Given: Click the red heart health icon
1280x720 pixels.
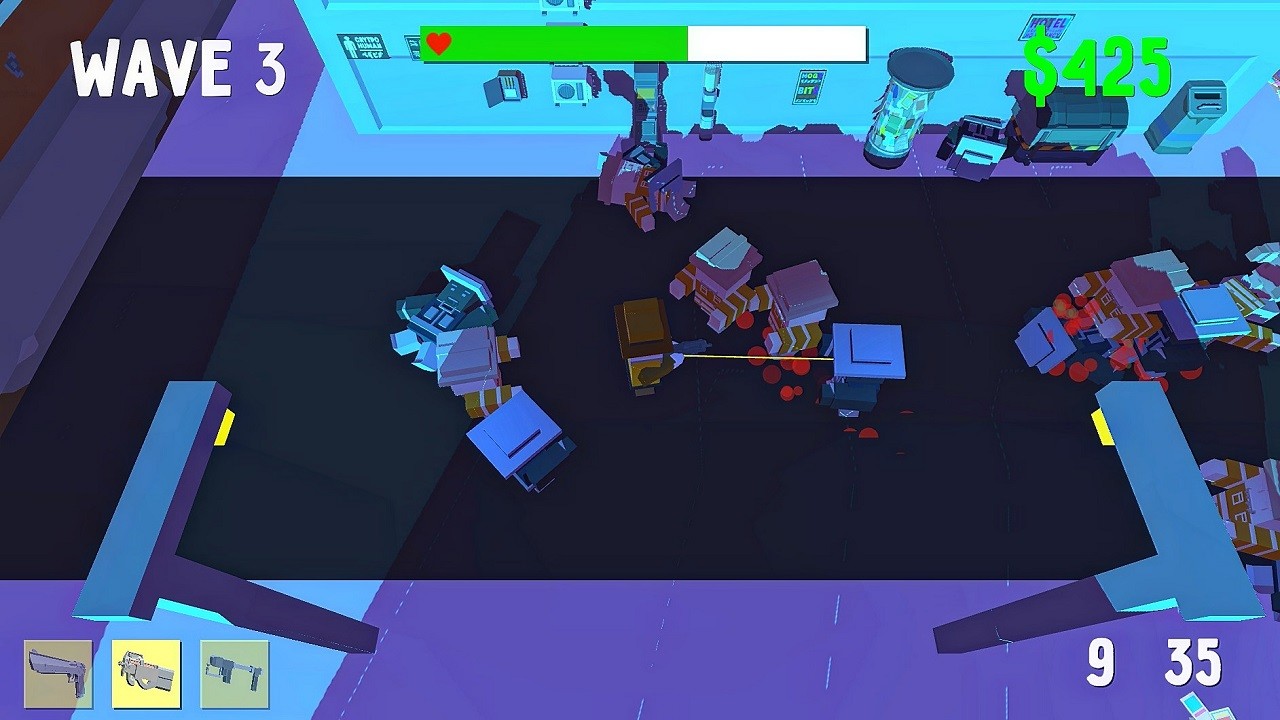Looking at the screenshot, I should click(437, 43).
